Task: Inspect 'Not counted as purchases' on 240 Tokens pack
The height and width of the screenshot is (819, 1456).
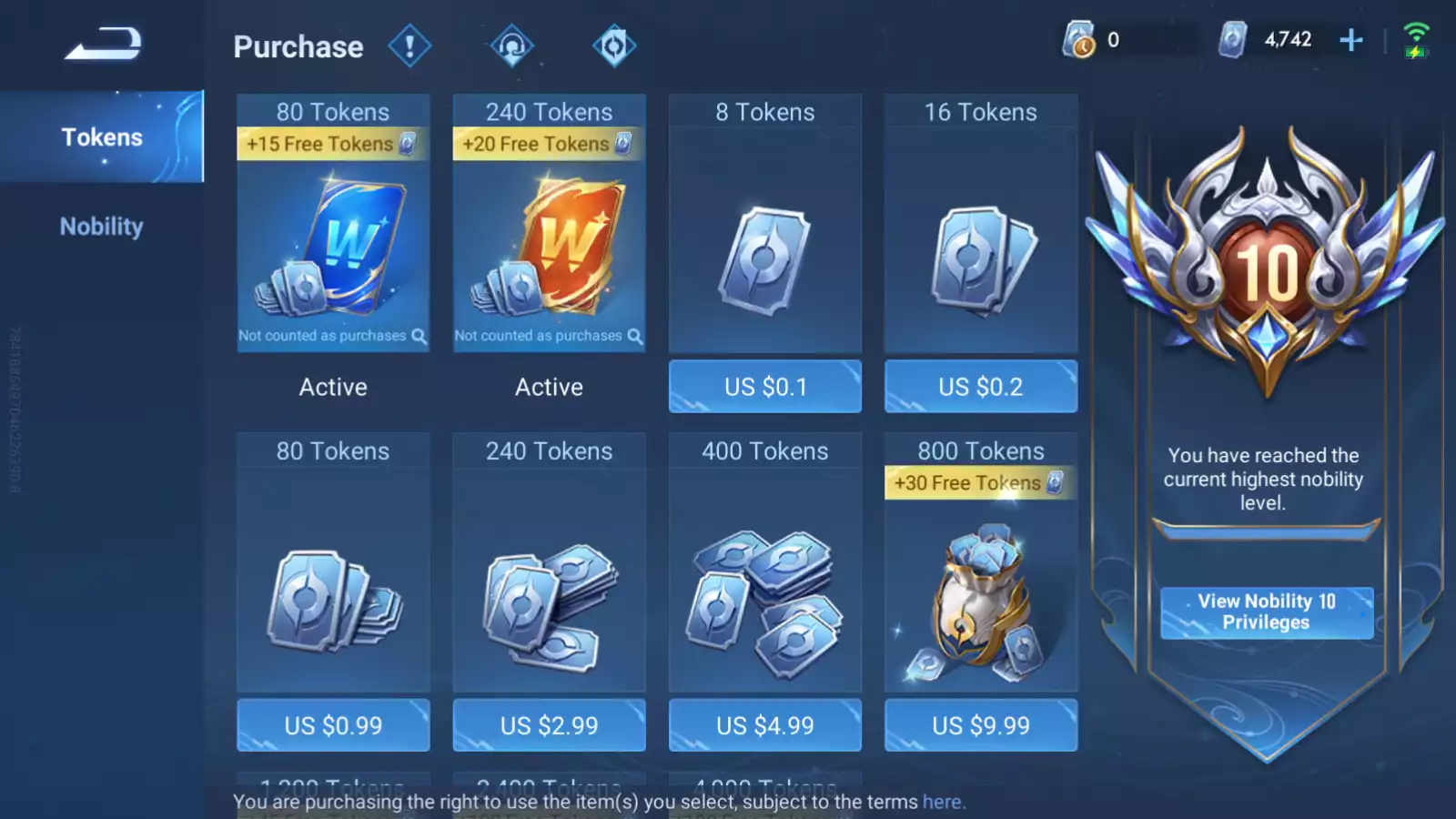Action: (634, 336)
